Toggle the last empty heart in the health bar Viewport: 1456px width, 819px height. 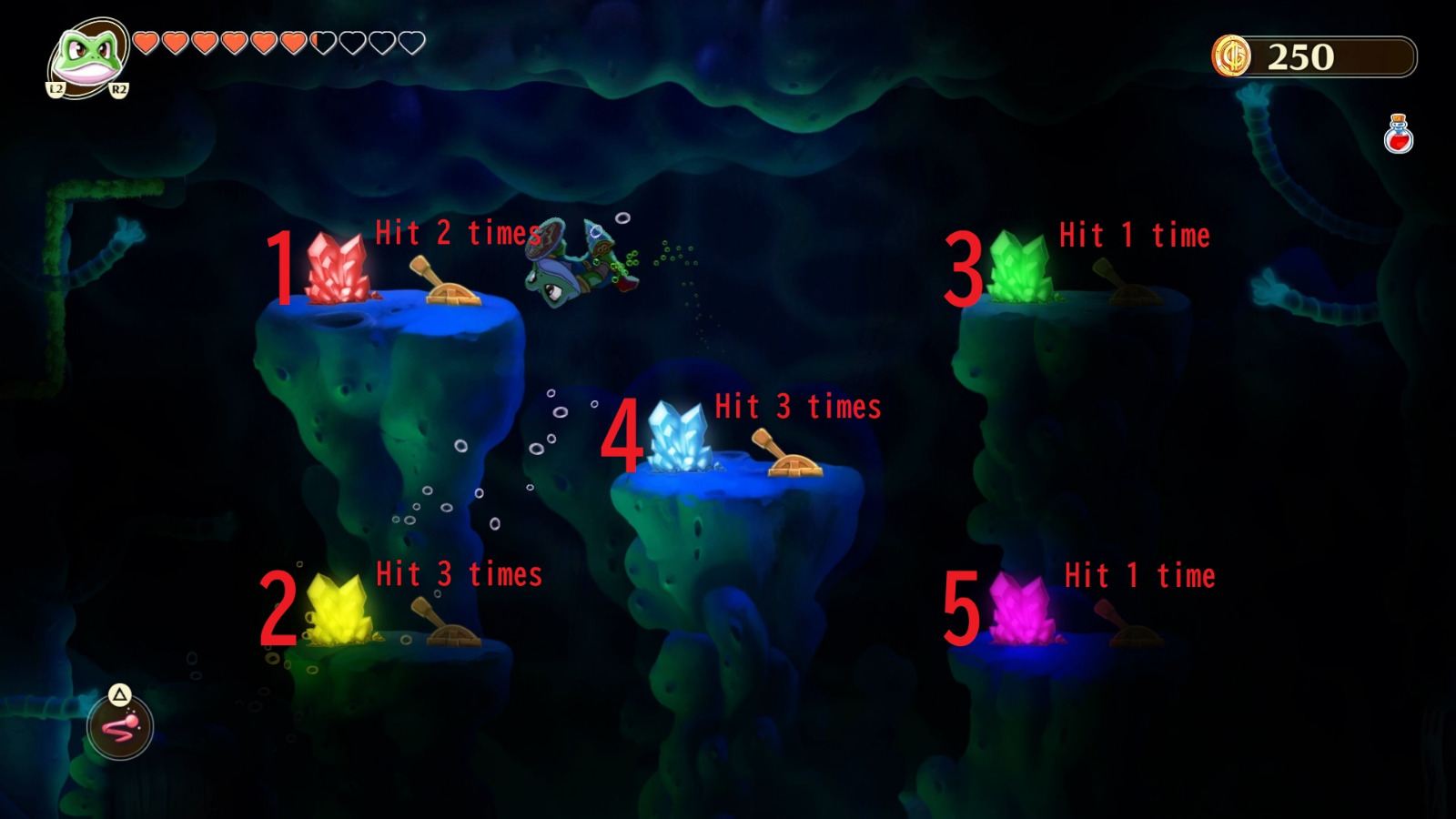click(409, 41)
